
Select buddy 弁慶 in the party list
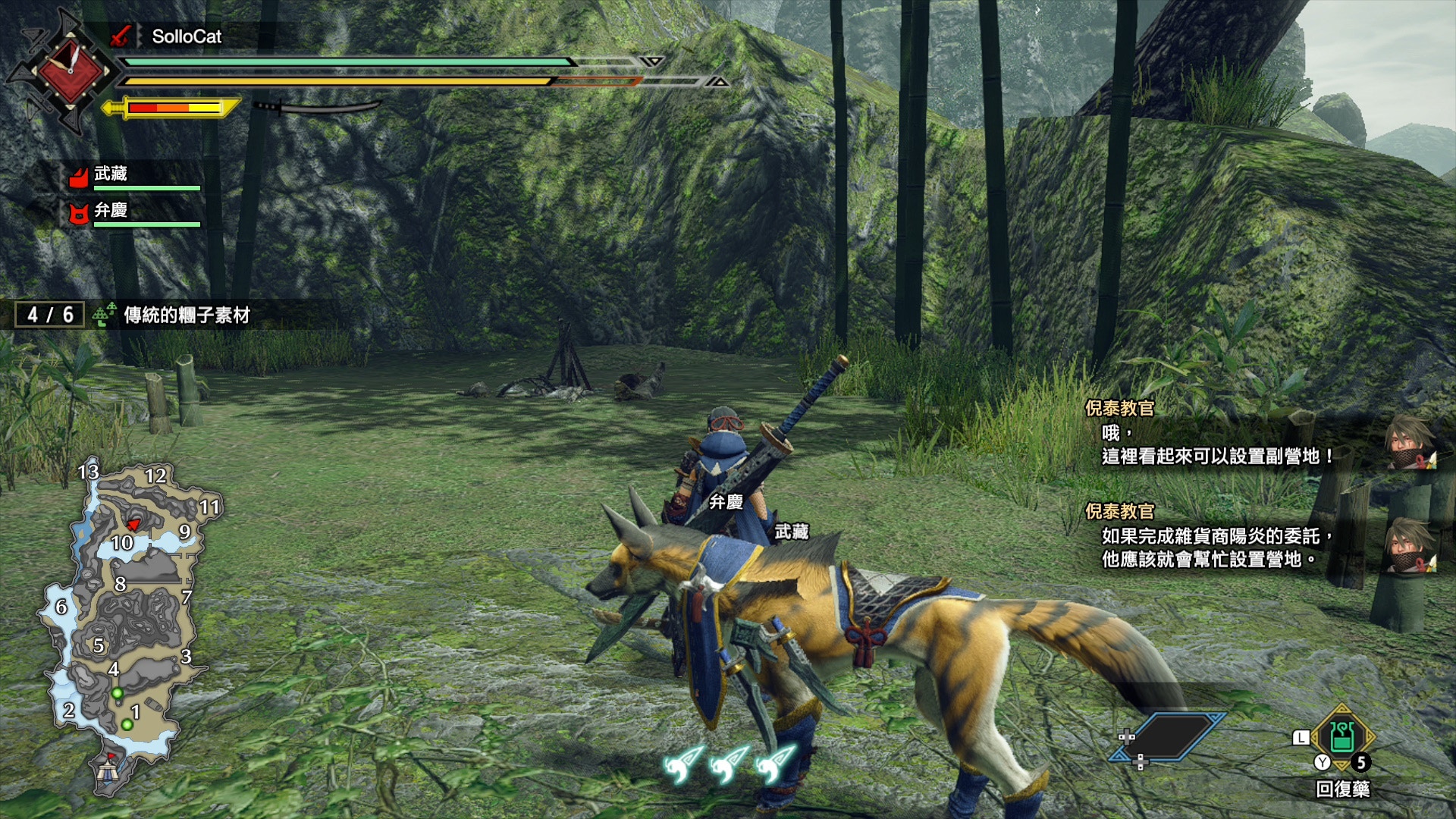(x=111, y=211)
